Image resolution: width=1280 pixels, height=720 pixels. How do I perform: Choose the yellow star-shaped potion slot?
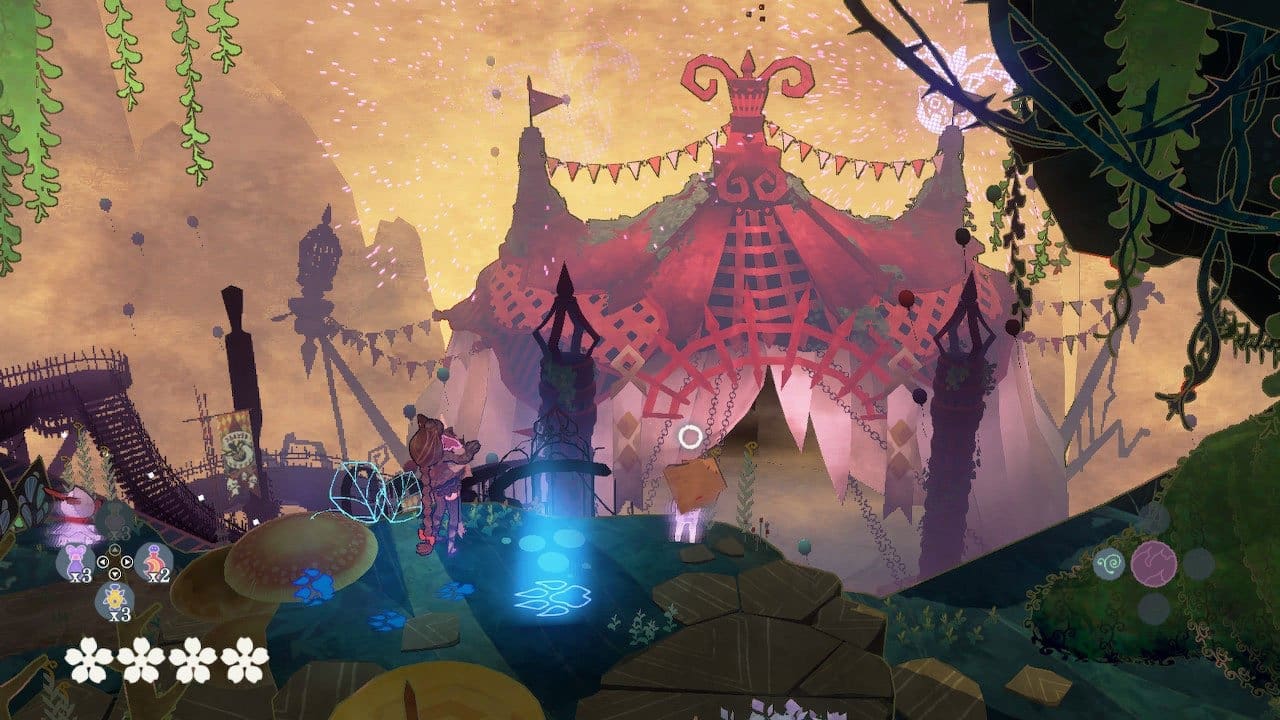click(x=116, y=598)
